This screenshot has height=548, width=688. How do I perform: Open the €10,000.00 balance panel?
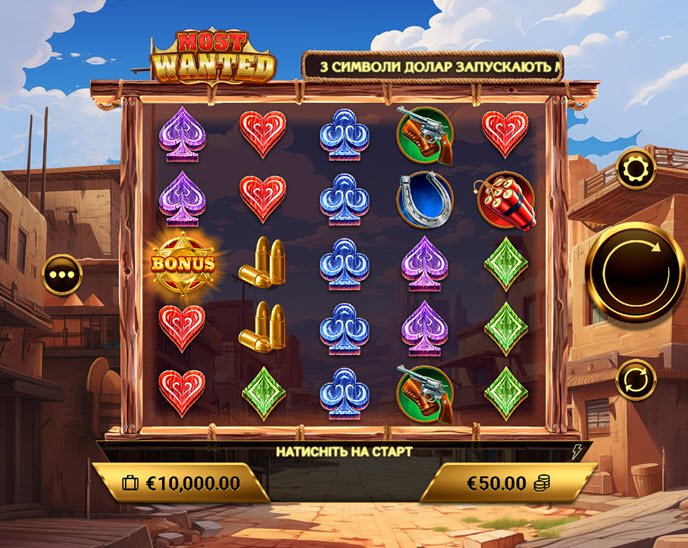pos(181,483)
